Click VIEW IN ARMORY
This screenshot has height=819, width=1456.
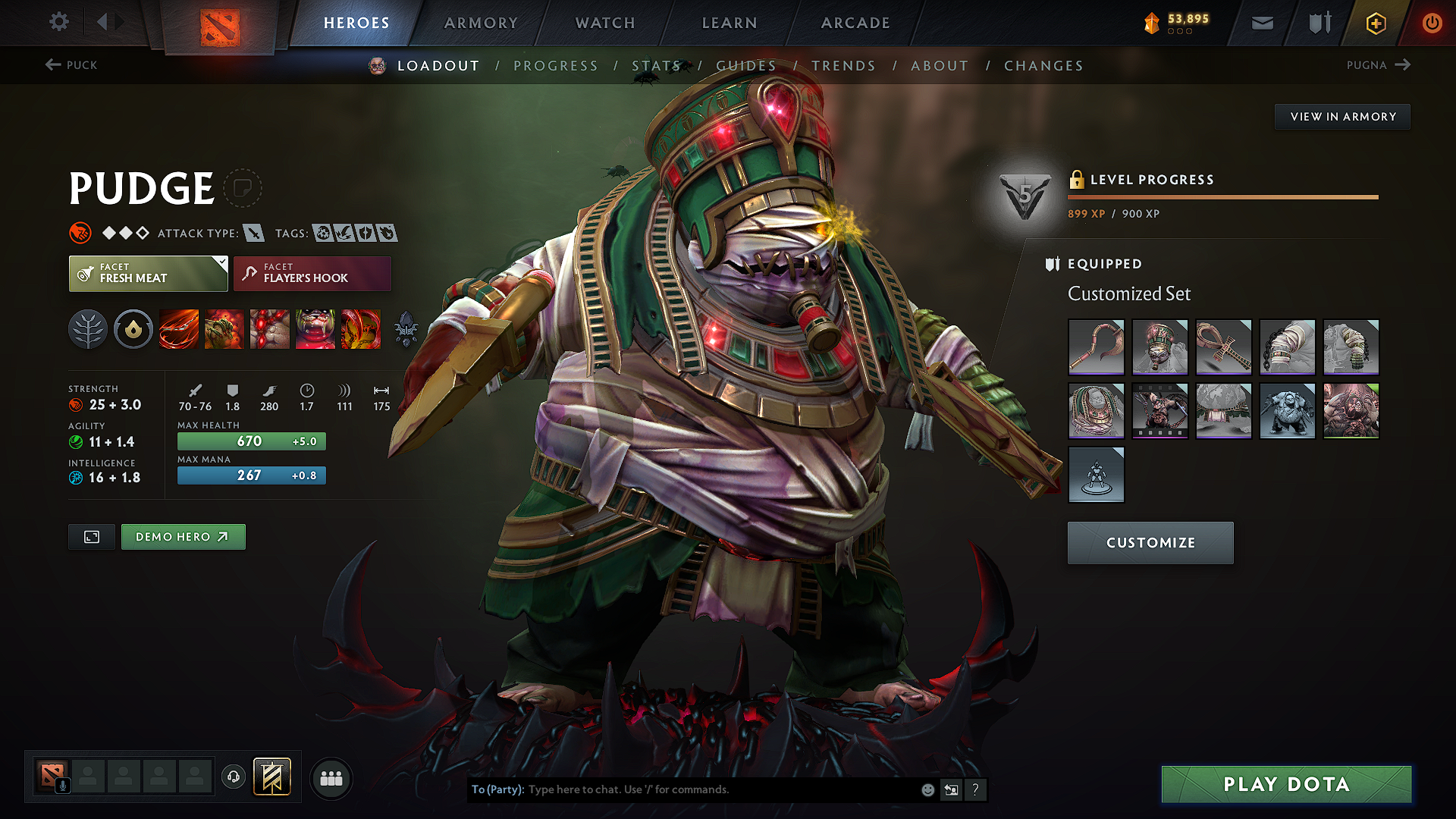[x=1342, y=116]
